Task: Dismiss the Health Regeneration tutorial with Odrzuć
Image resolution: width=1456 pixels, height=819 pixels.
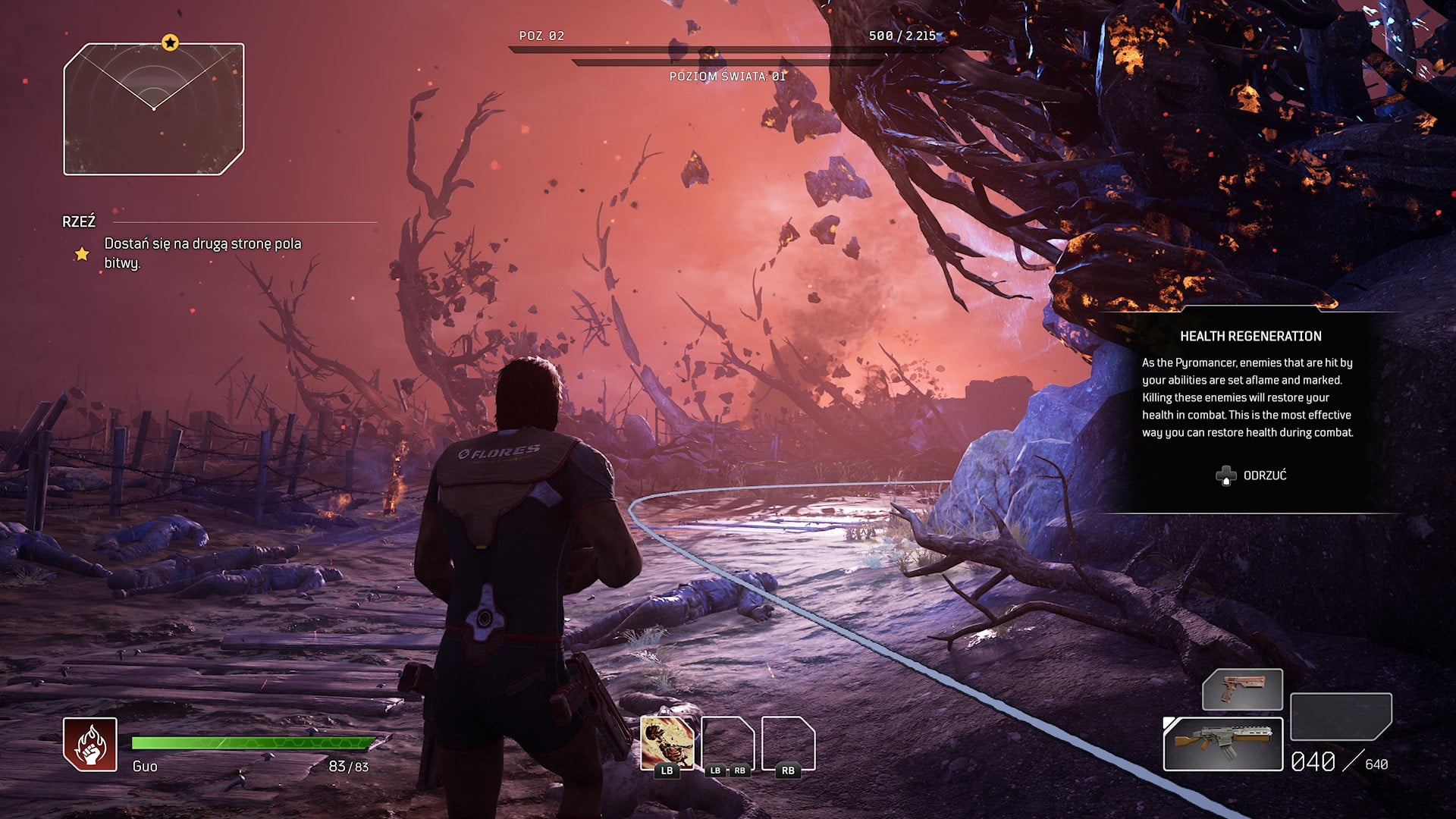Action: point(1252,475)
